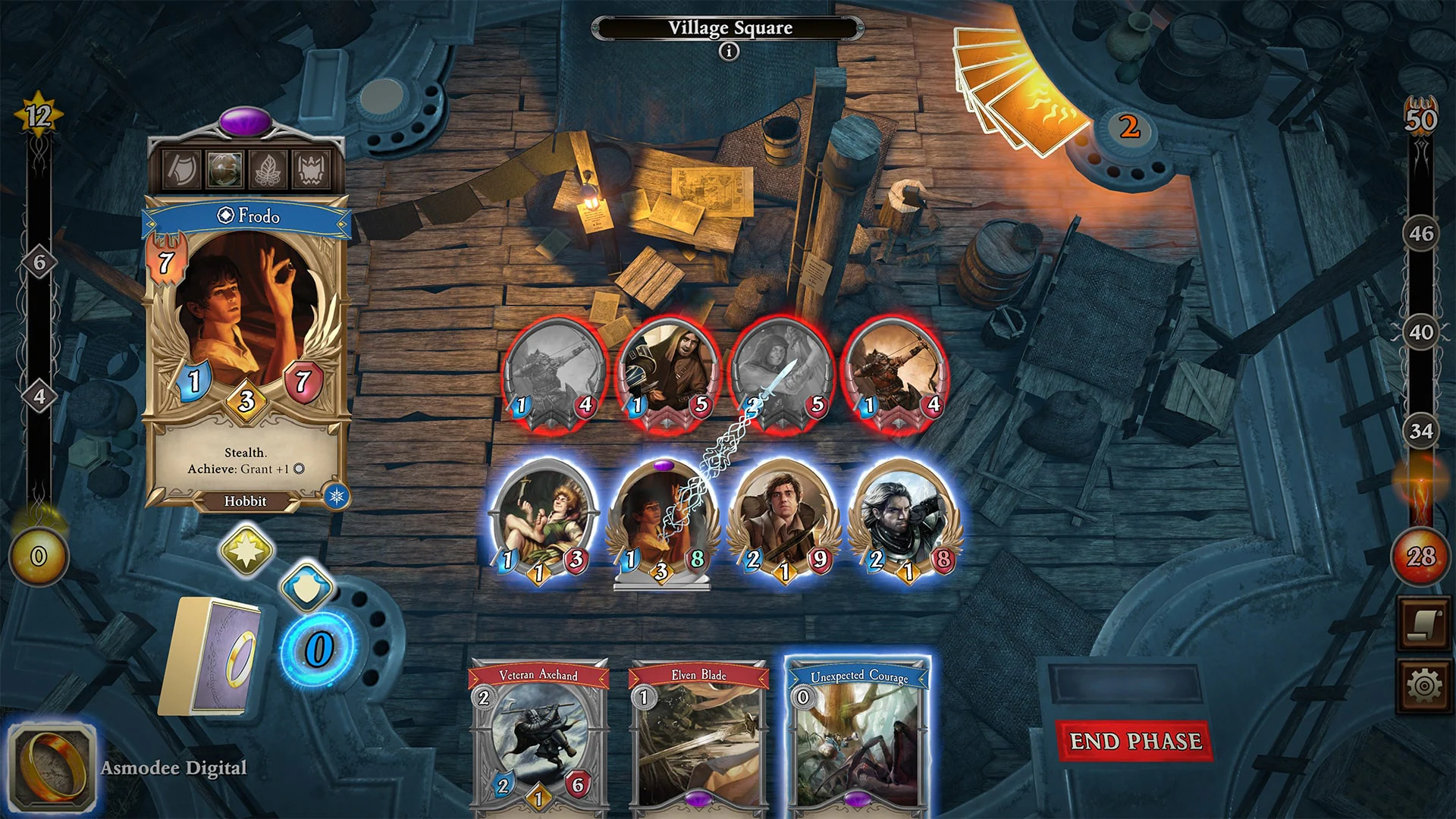Image resolution: width=1456 pixels, height=819 pixels.
Task: Select the crown sphere icon above Frodo
Action: (x=311, y=170)
